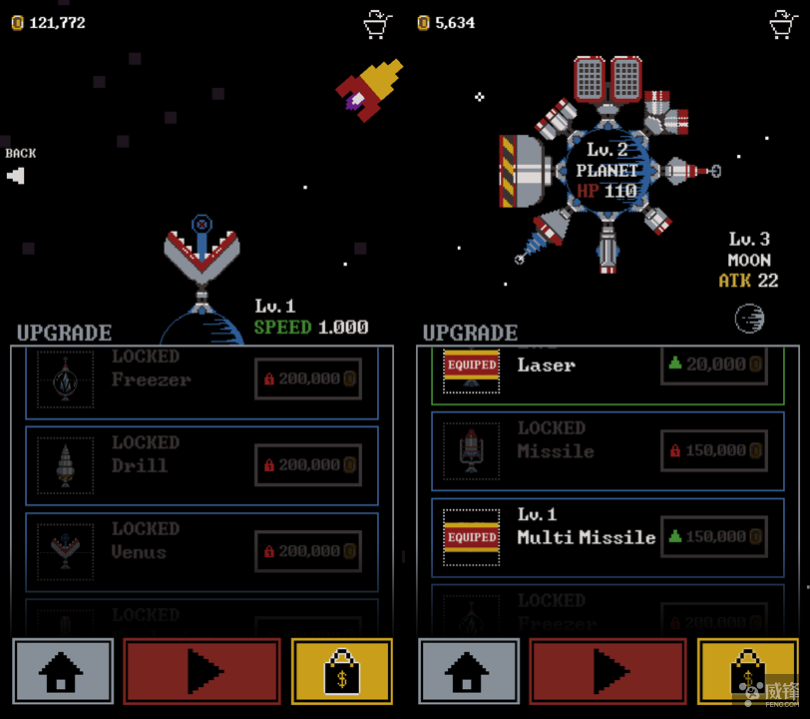Image resolution: width=810 pixels, height=719 pixels.
Task: Upgrade Laser for 20,000 coins
Action: coord(714,365)
